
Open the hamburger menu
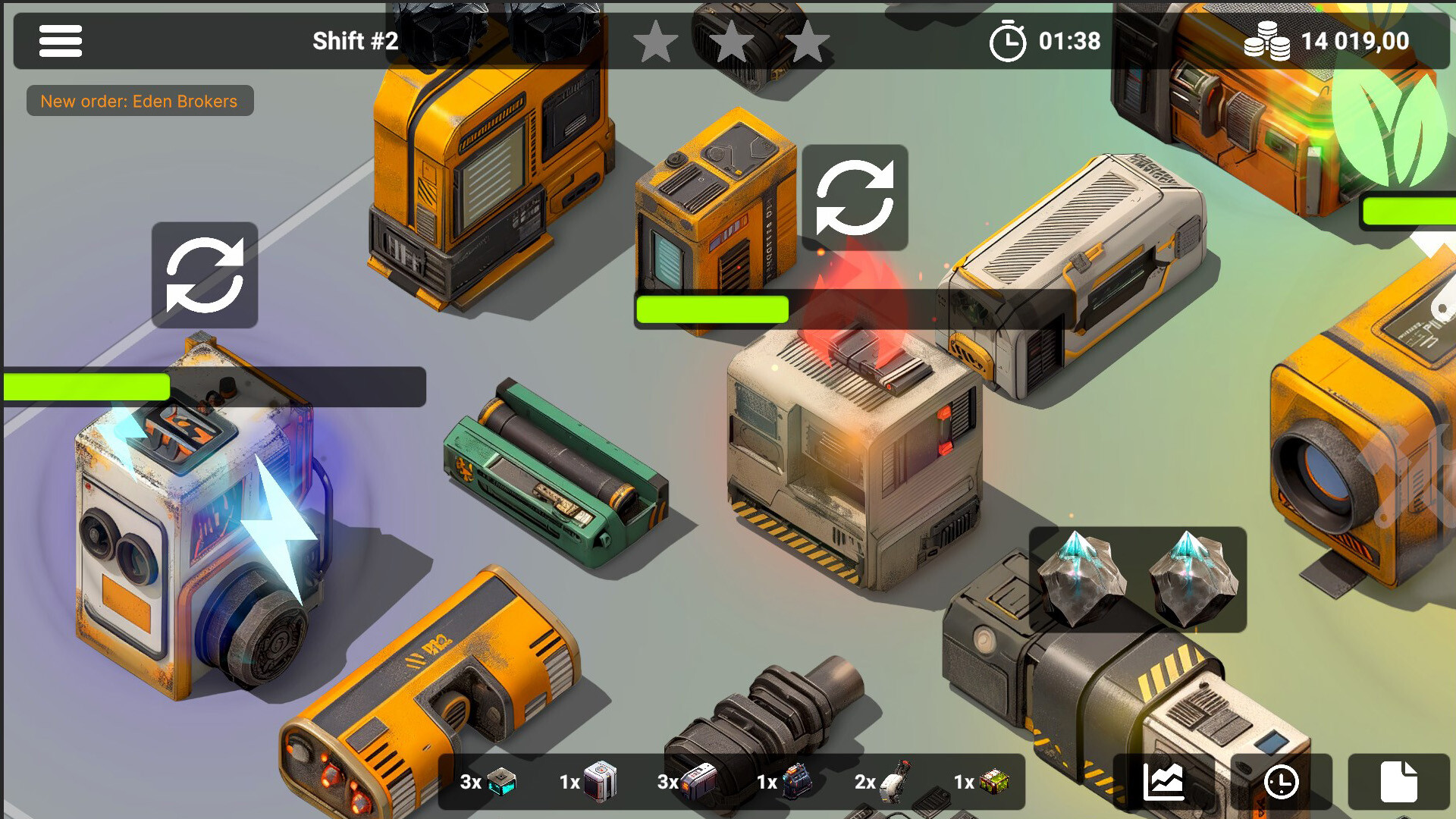click(61, 42)
